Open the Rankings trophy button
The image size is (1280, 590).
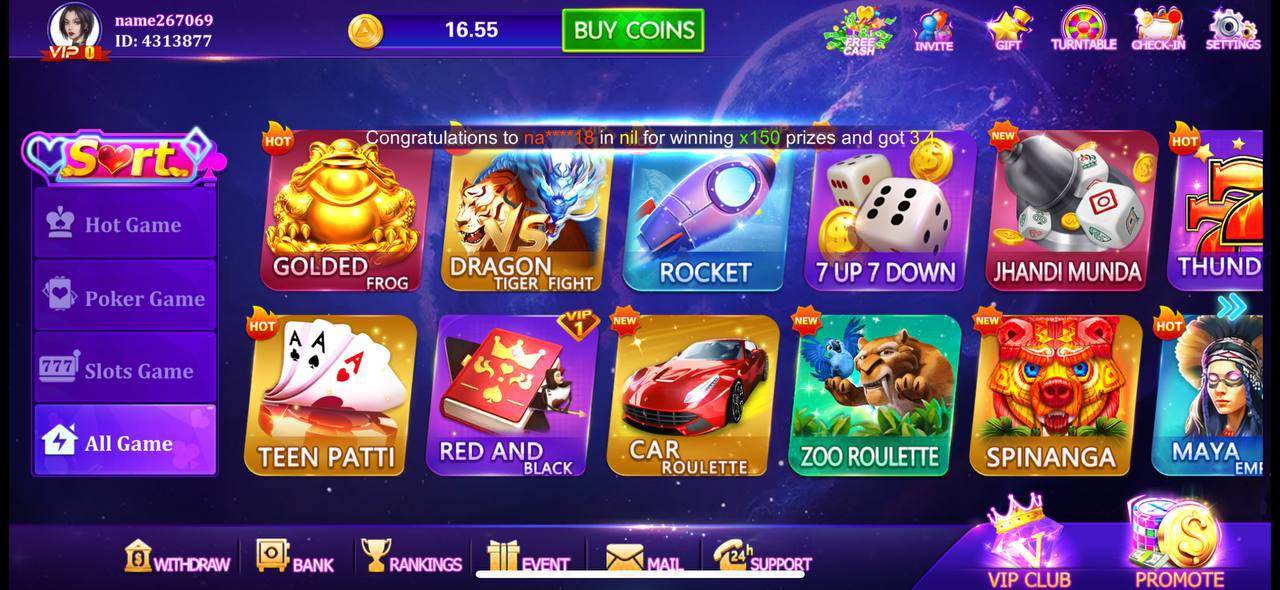point(411,557)
